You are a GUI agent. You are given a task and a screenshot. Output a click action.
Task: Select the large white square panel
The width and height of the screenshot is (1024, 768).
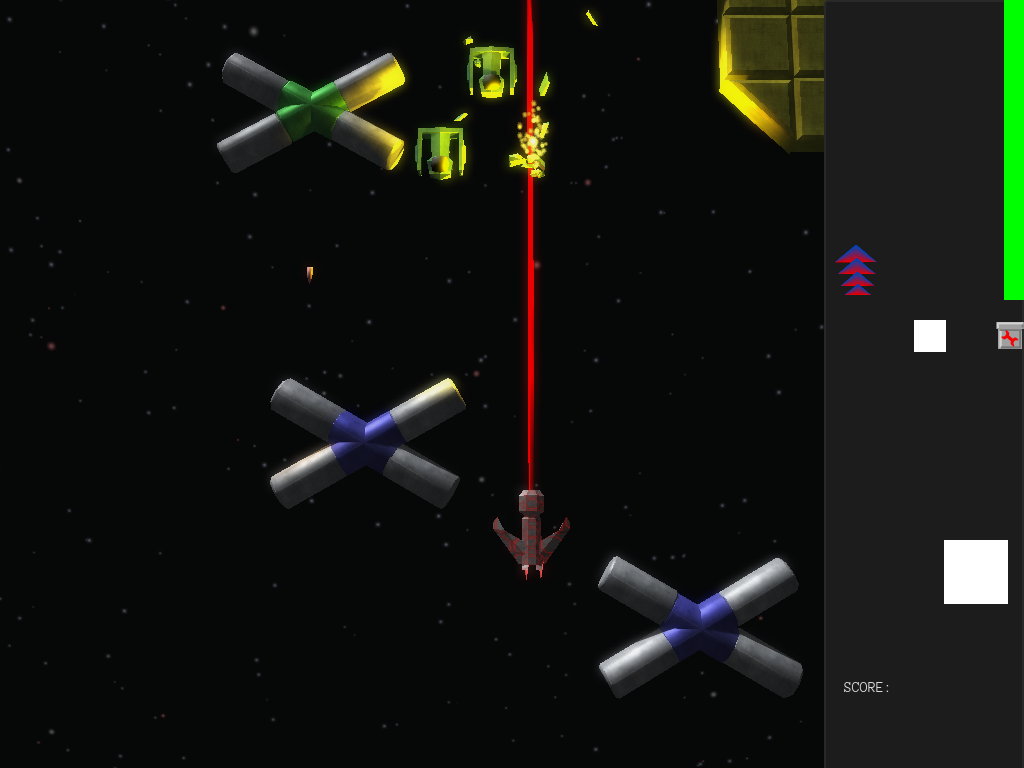[975, 572]
